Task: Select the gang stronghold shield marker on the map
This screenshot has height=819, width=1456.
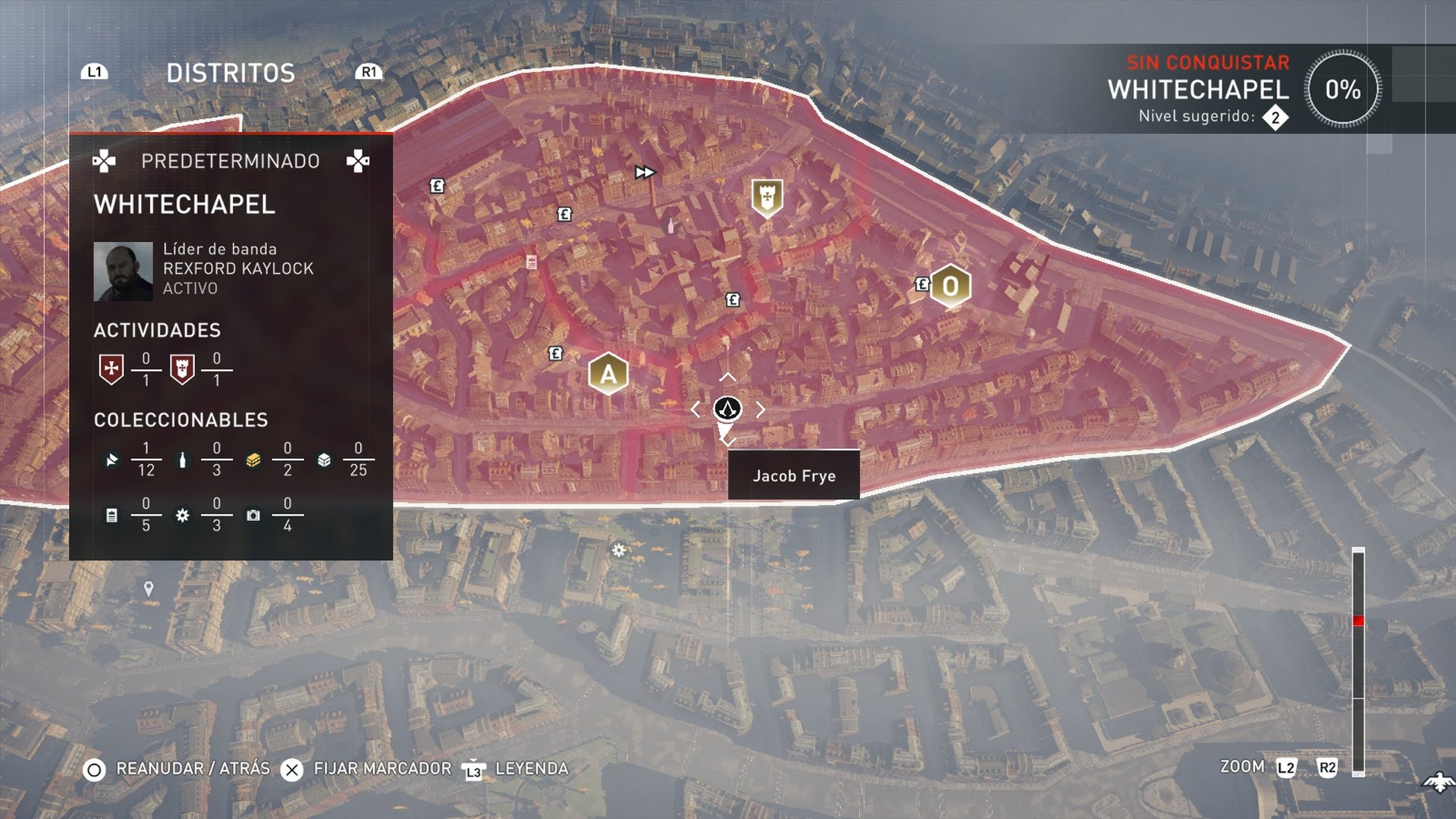Action: (766, 197)
